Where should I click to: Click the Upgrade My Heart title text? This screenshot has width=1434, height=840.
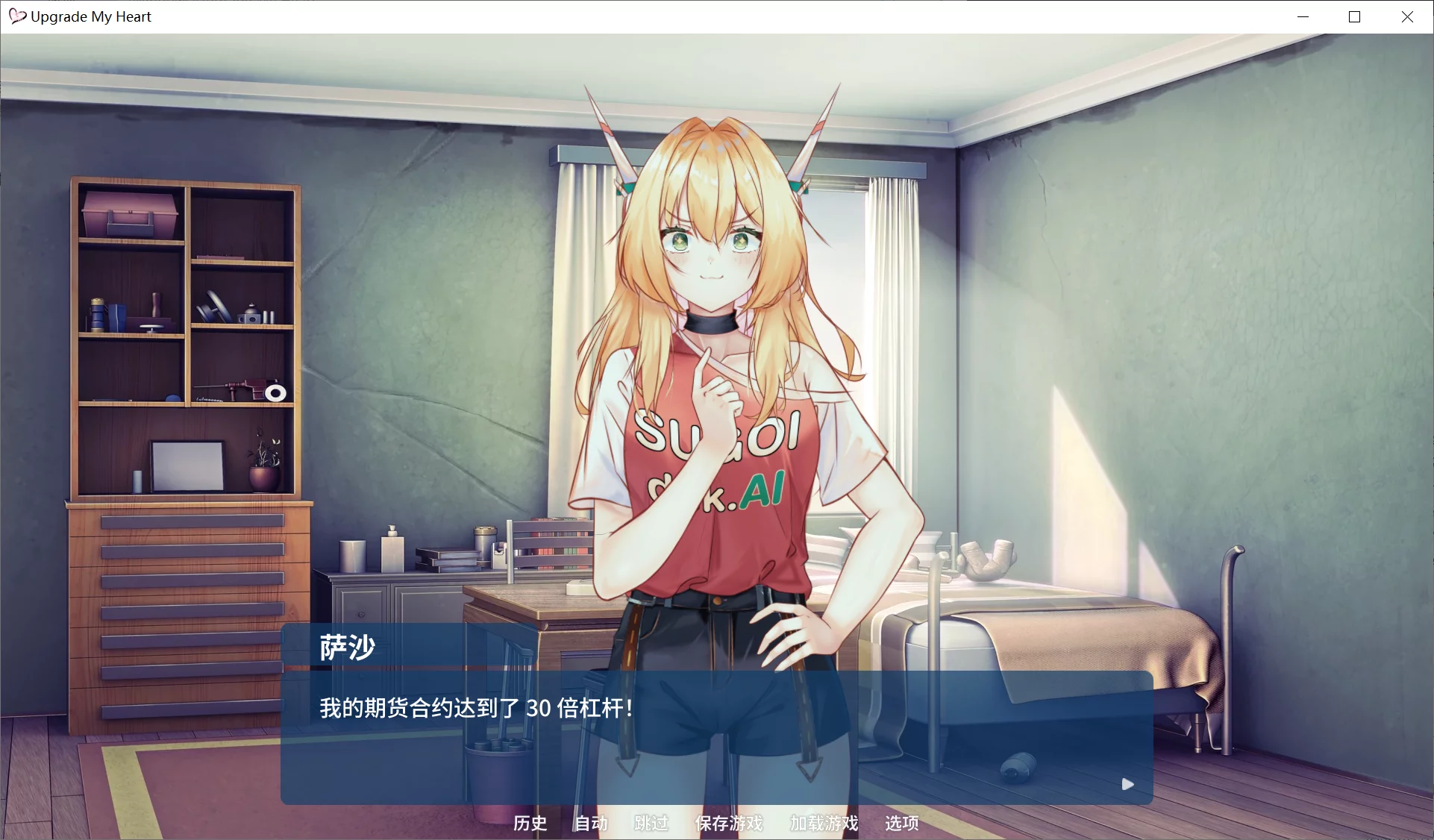[90, 16]
